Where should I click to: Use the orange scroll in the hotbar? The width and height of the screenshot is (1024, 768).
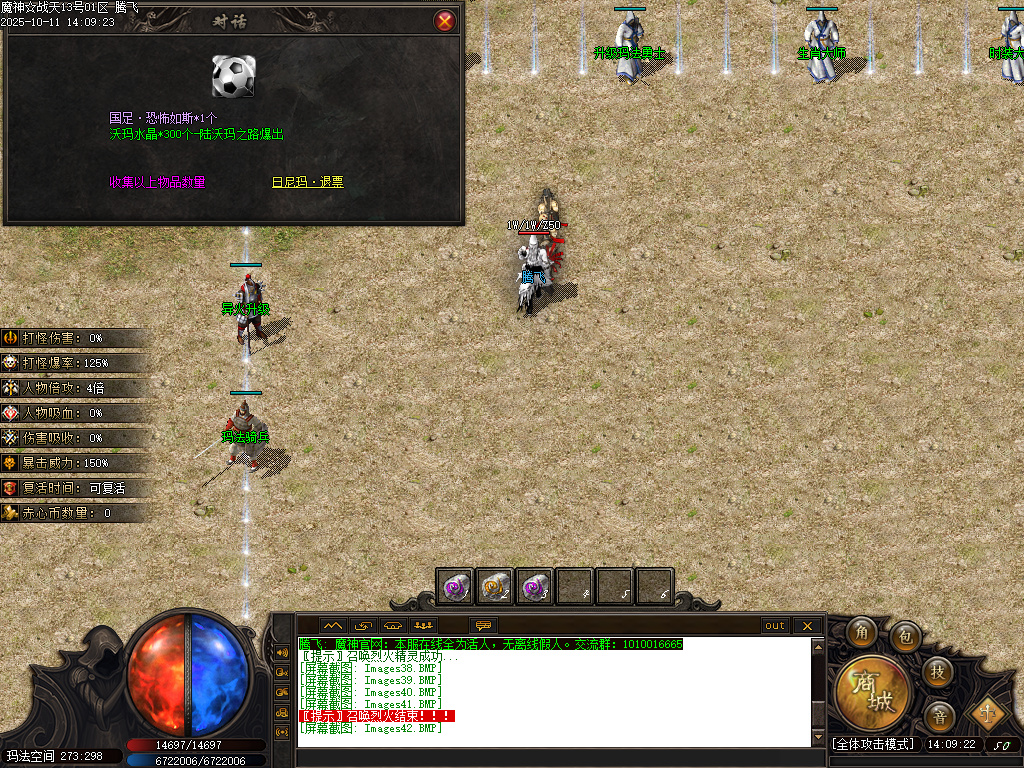click(x=495, y=586)
